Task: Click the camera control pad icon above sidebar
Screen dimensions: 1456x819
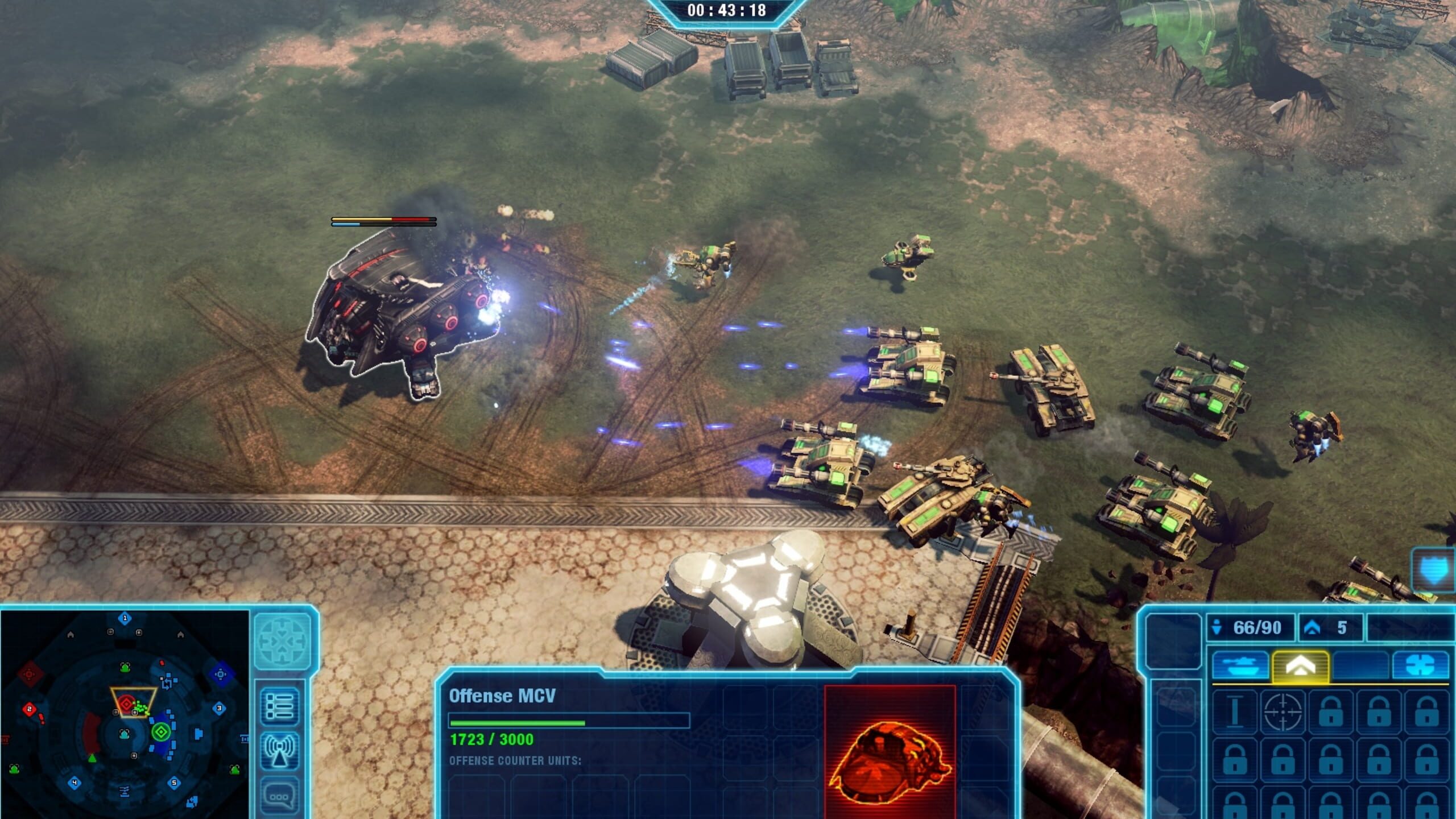Action: click(x=282, y=642)
